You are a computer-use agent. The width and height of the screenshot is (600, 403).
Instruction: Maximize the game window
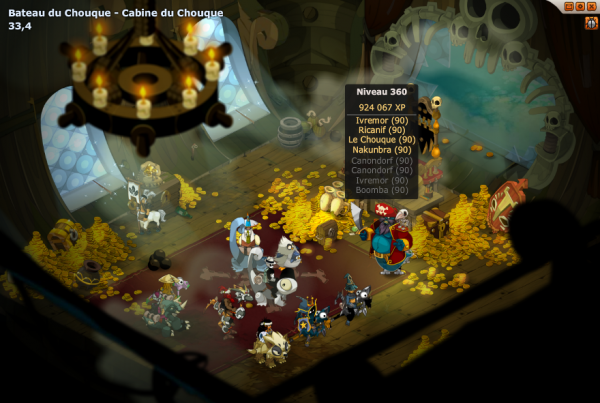(580, 6)
